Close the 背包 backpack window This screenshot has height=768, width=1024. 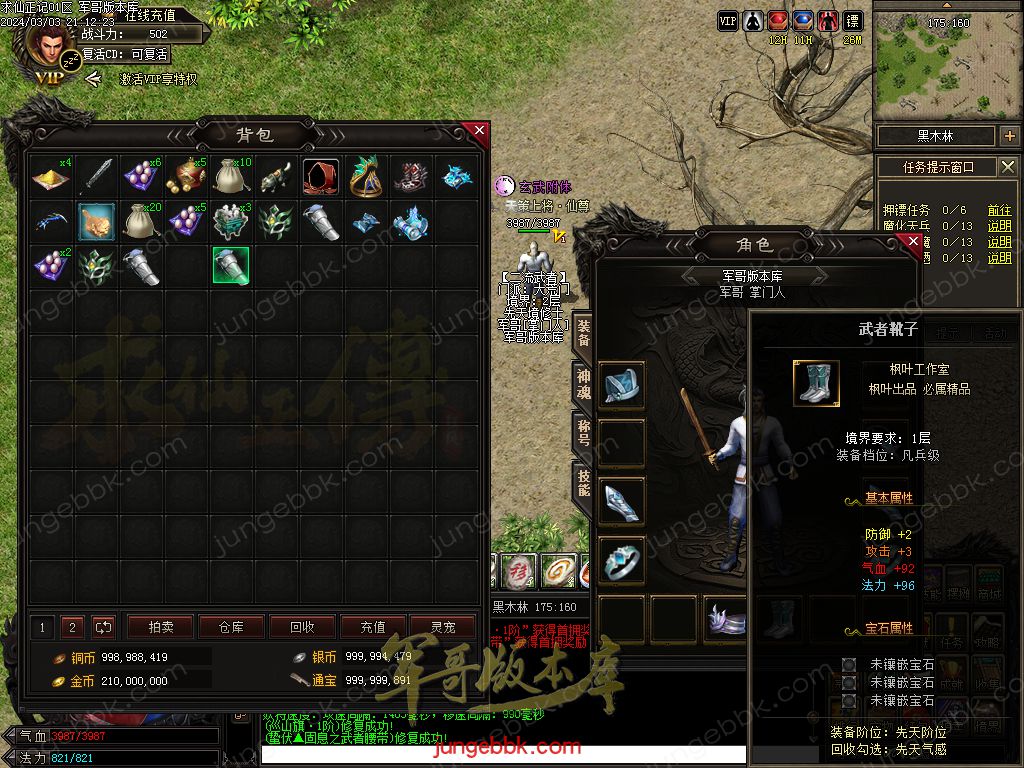479,131
